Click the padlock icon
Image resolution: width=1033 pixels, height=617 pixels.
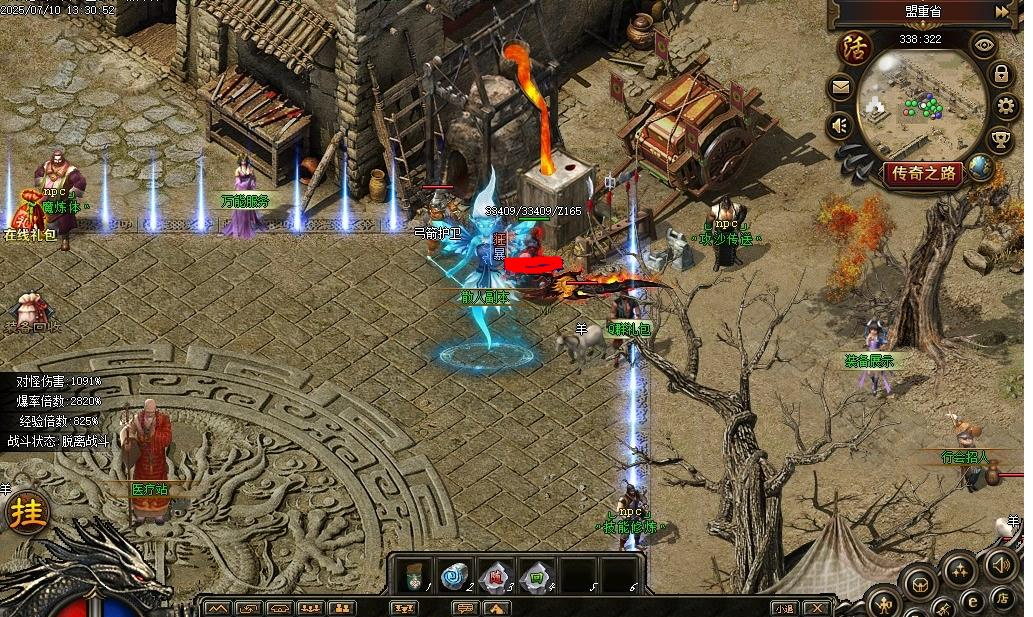point(1000,74)
